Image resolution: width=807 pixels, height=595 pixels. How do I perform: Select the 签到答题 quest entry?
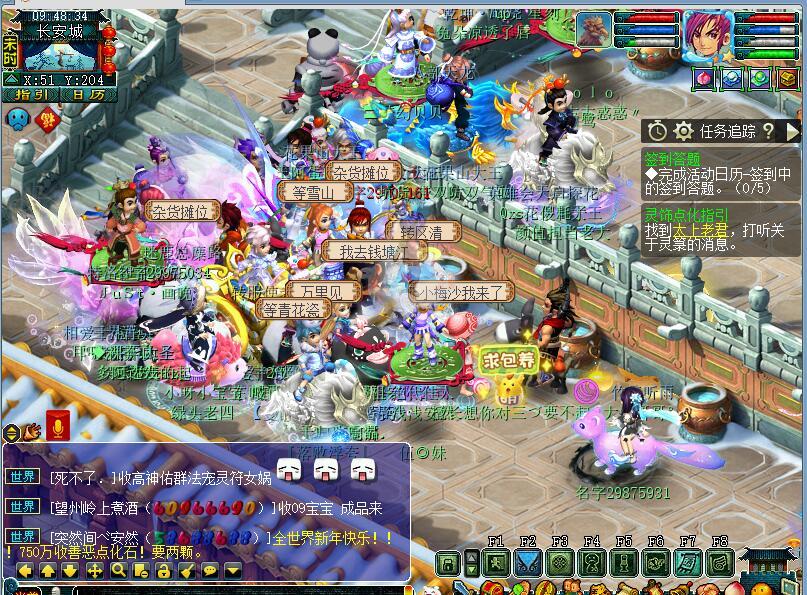[x=672, y=159]
